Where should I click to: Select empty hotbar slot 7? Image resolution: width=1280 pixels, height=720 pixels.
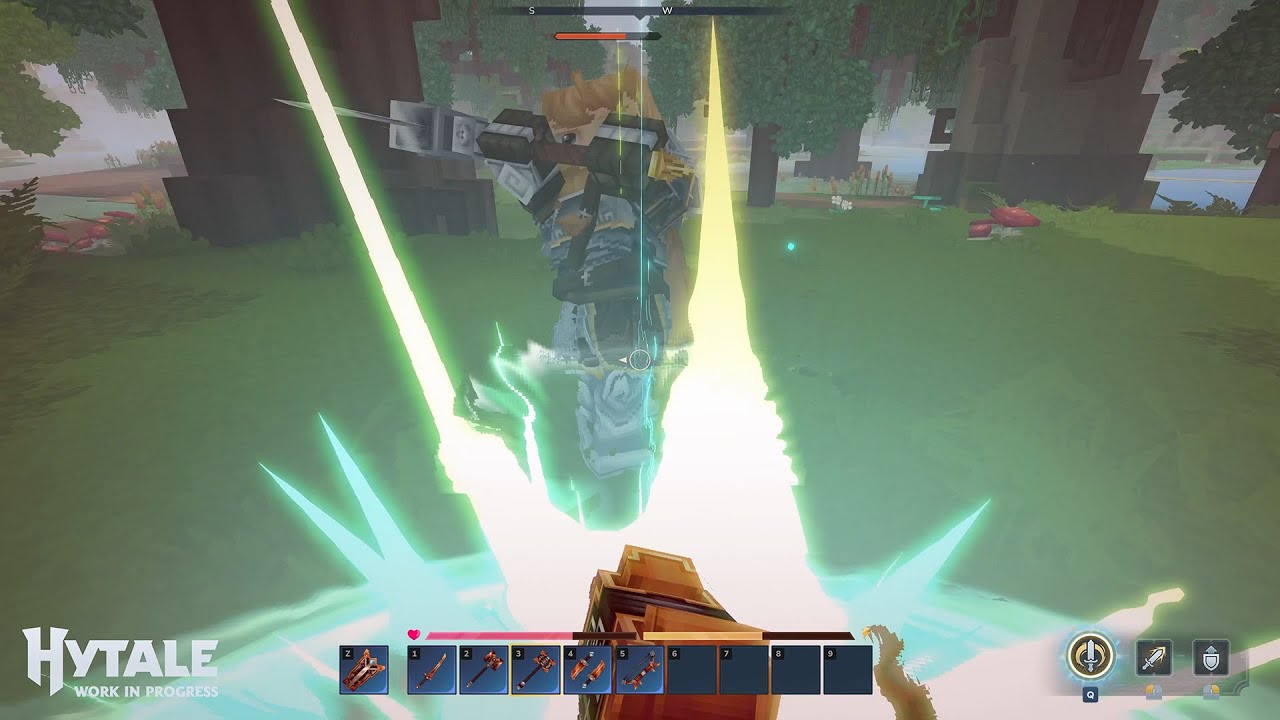(744, 668)
